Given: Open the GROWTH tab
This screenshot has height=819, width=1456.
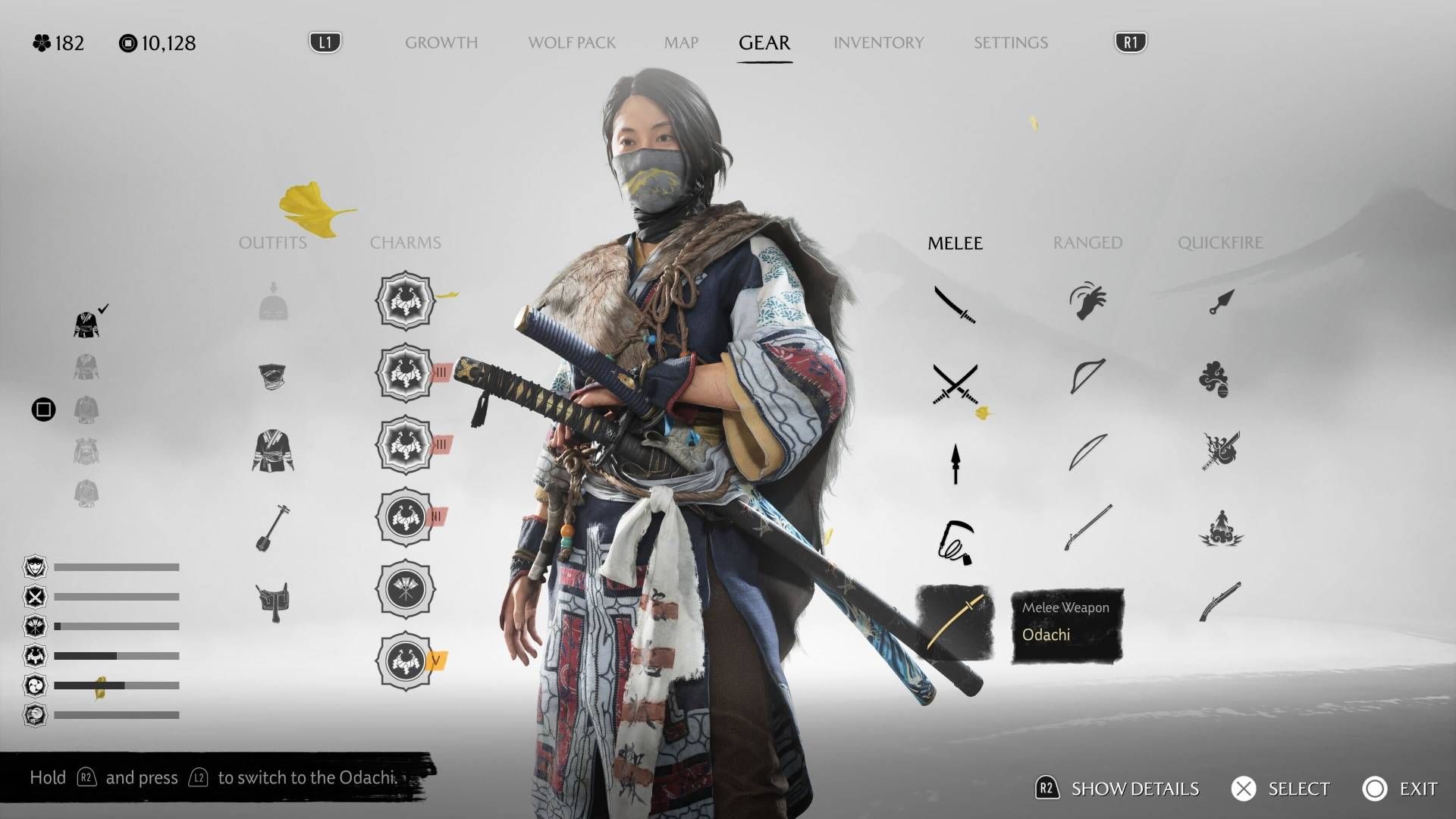Looking at the screenshot, I should point(441,43).
